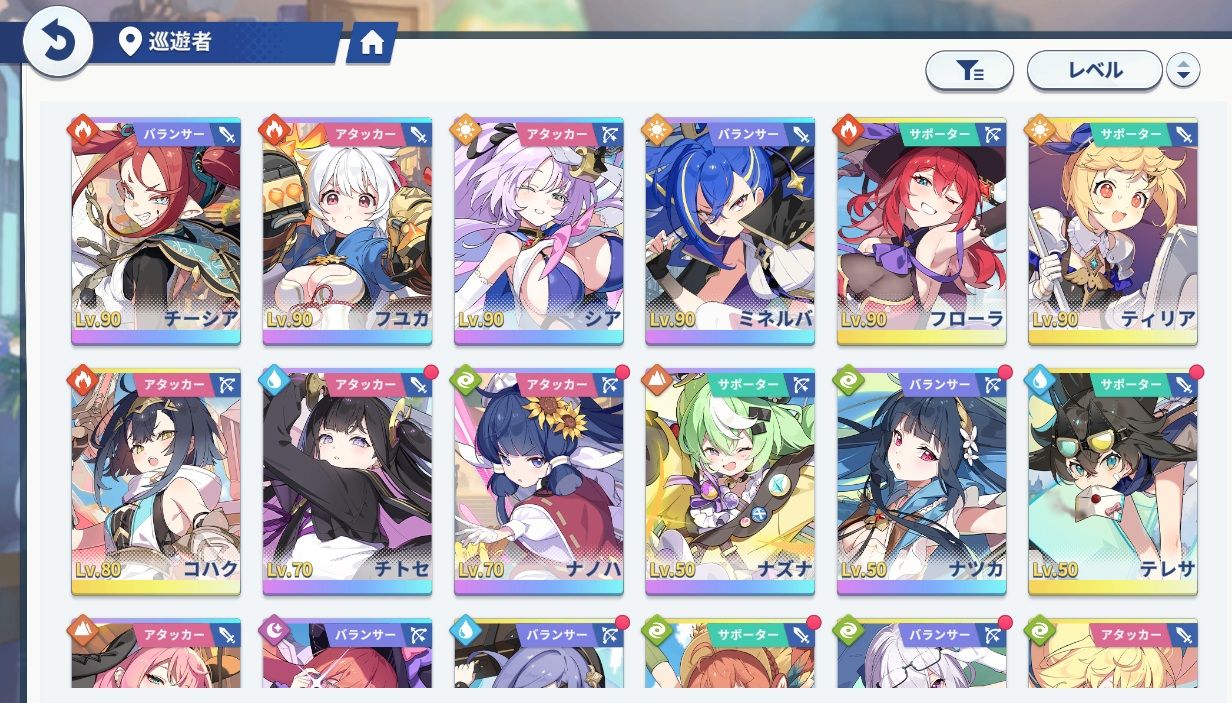Select the チーシア character card
Screen dimensions: 1232x703
156,232
